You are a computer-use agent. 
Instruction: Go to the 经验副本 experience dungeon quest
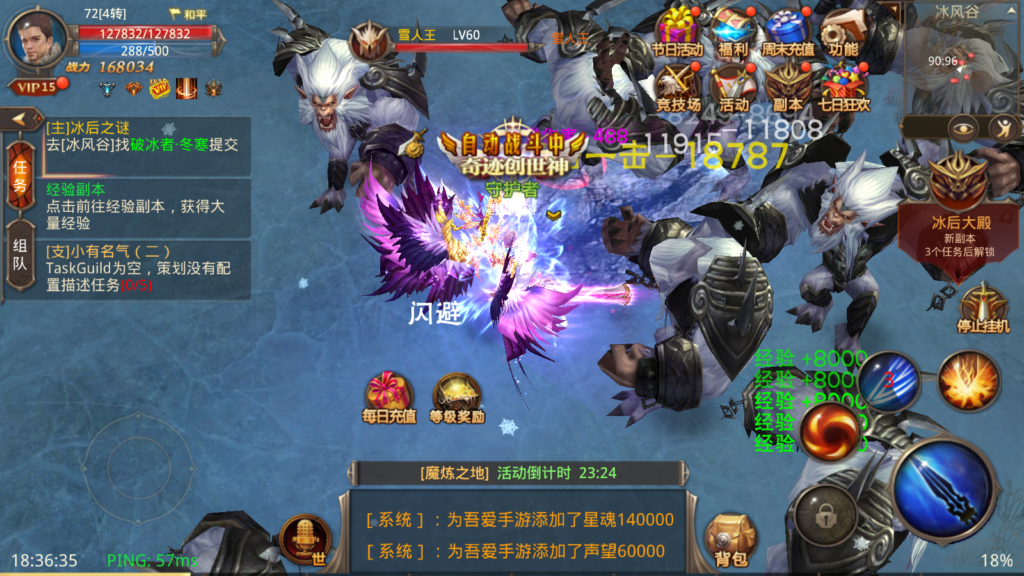click(147, 206)
